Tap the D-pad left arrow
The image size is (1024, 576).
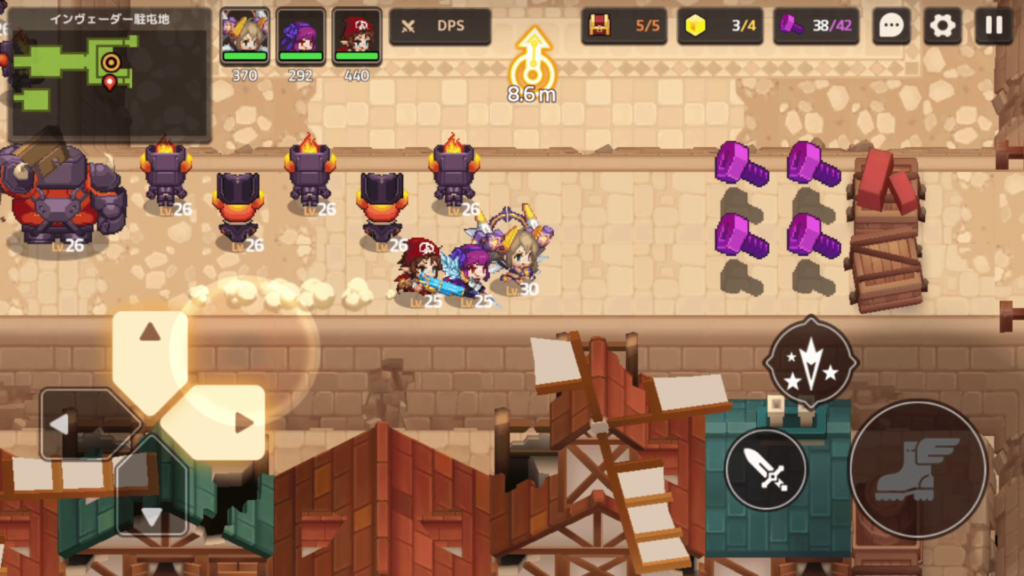coord(62,424)
